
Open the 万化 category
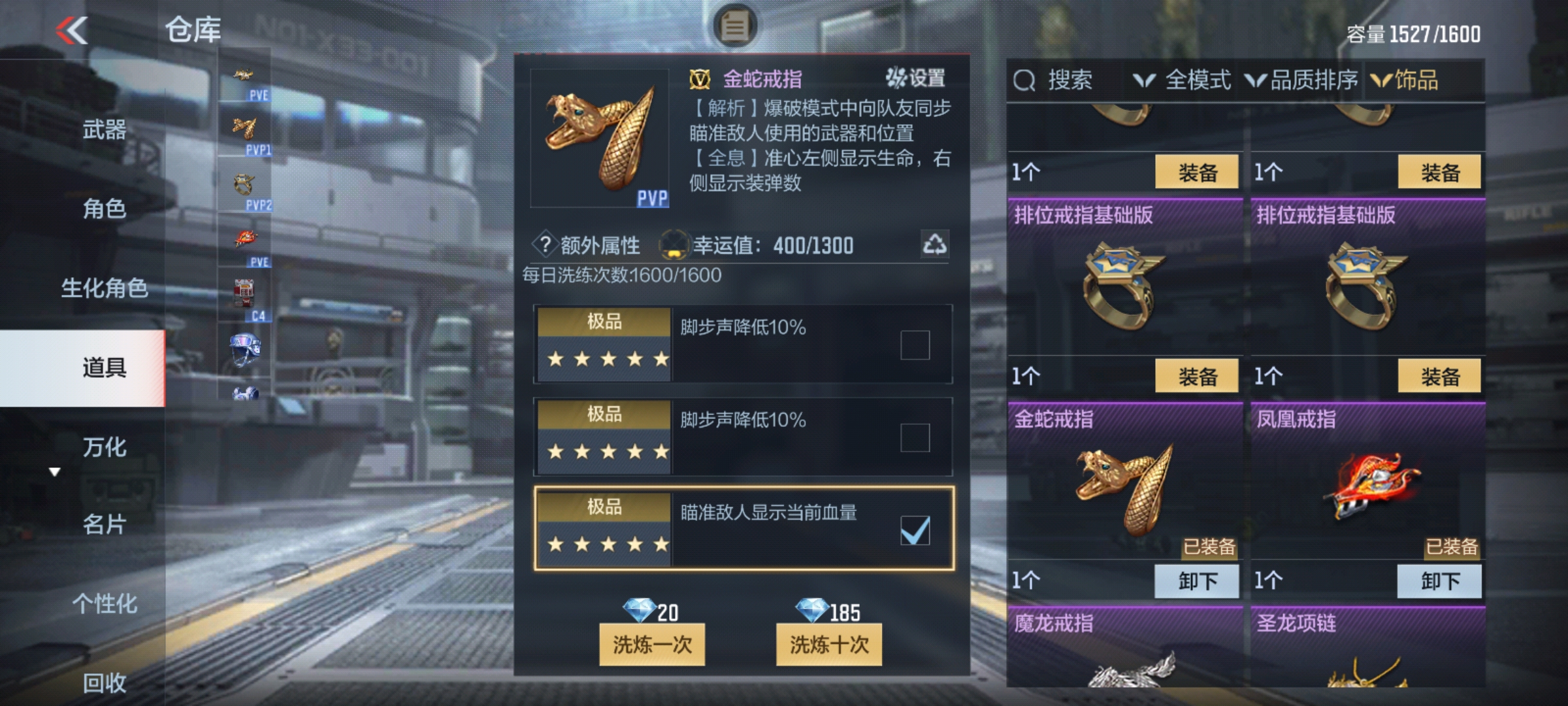point(105,447)
